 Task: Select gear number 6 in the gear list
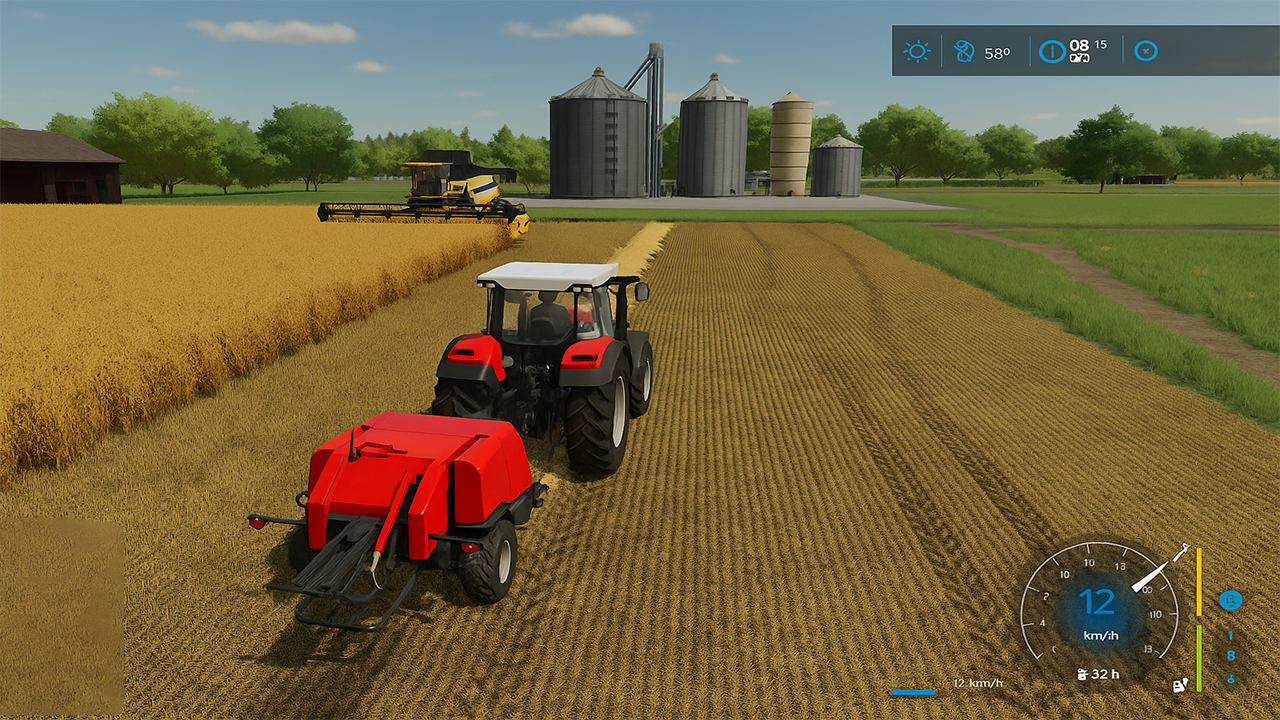click(x=1230, y=678)
